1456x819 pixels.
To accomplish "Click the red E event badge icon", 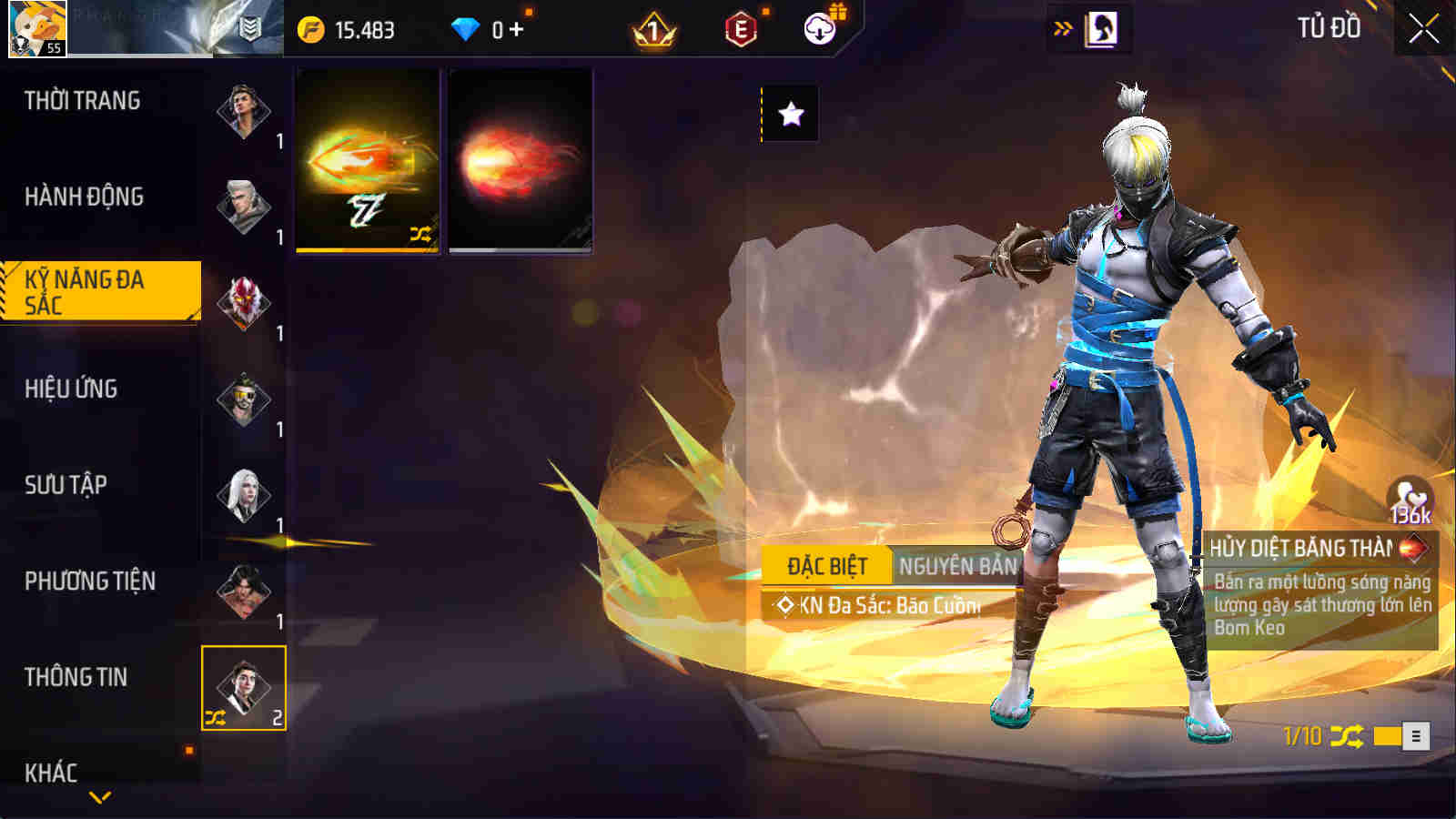I will click(741, 29).
